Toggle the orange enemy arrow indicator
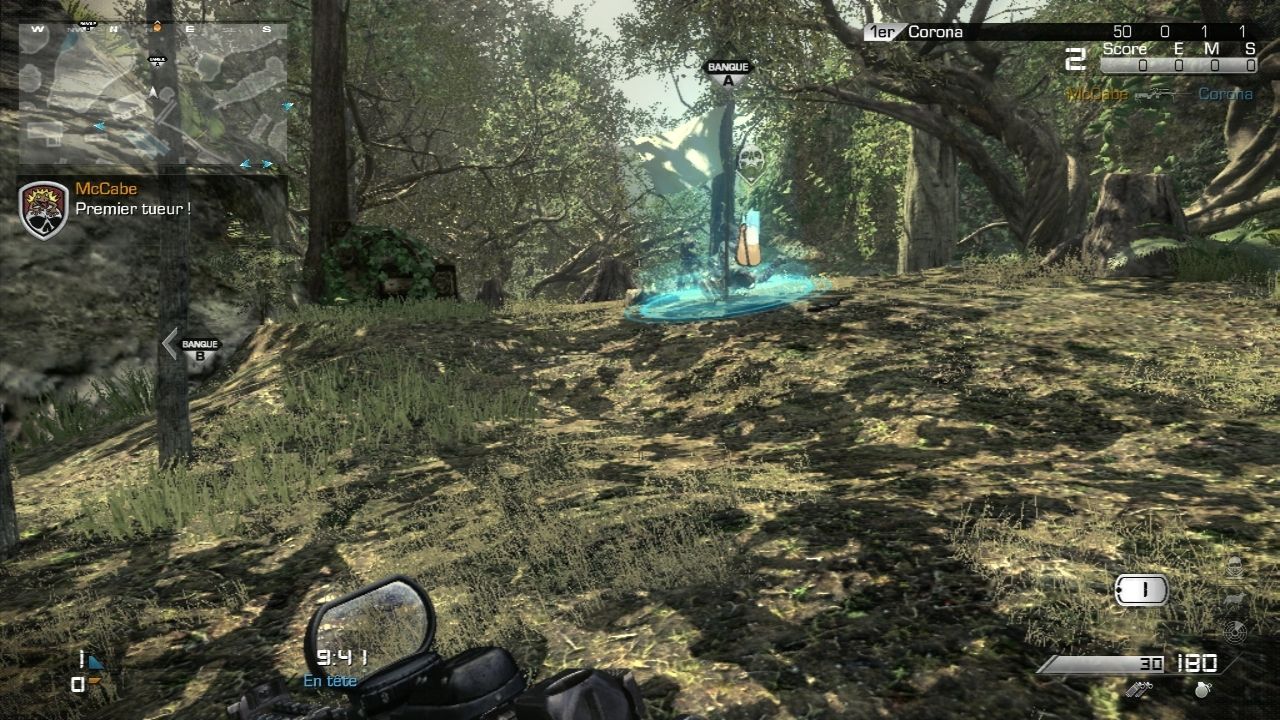 [x=94, y=680]
